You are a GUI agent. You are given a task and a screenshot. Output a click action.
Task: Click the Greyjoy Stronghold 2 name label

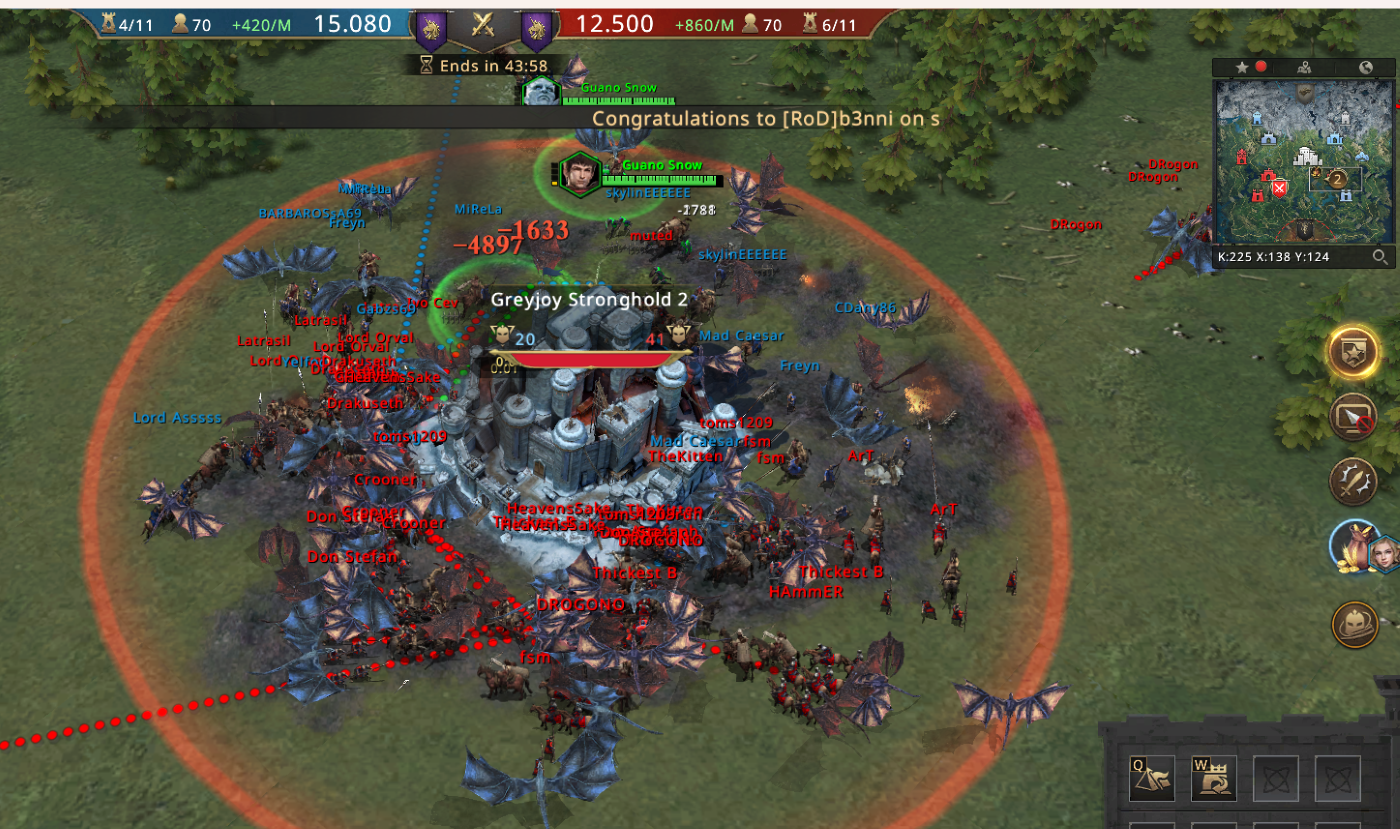click(x=589, y=300)
